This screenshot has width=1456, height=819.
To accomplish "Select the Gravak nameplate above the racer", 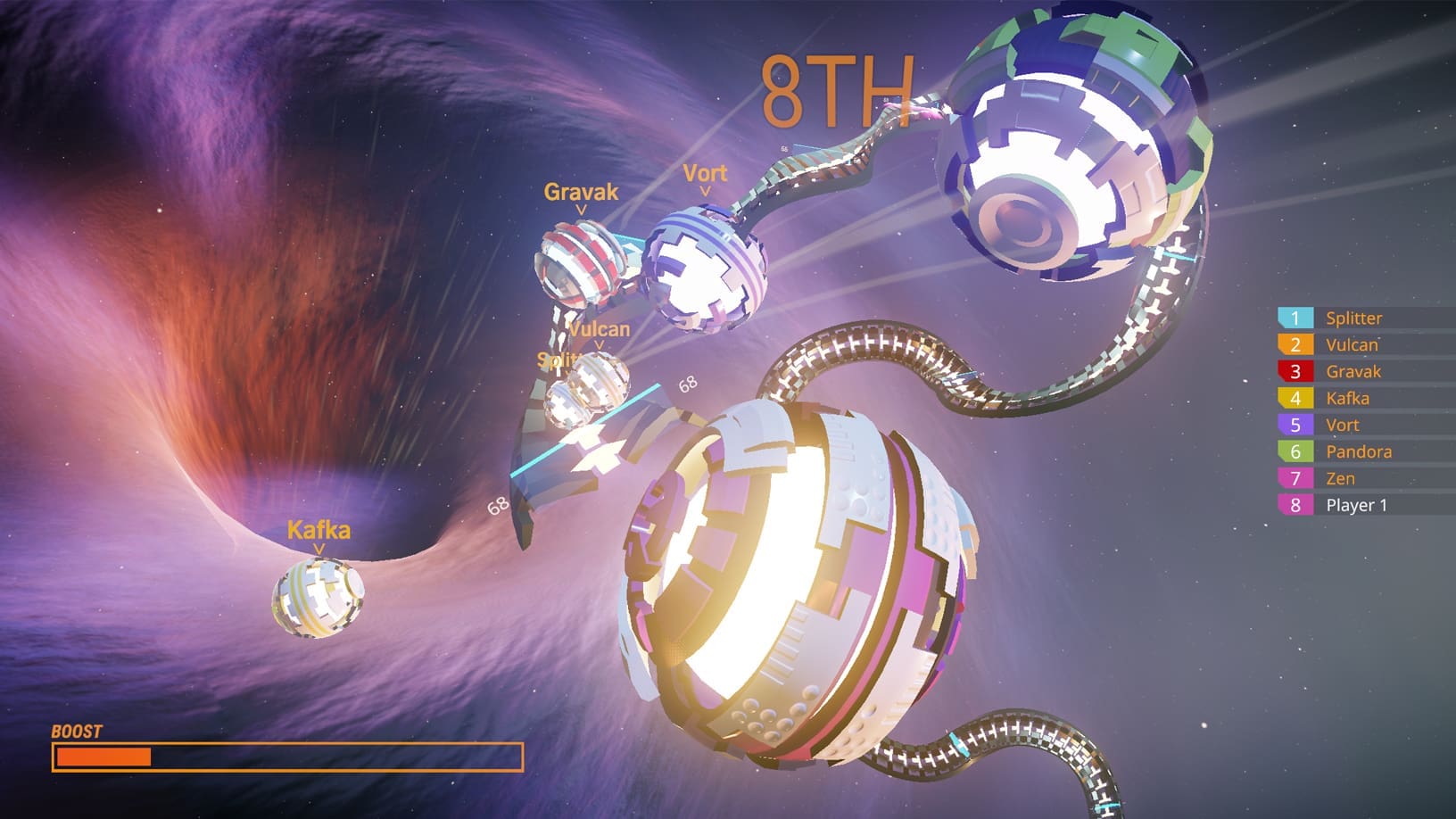I will 581,191.
